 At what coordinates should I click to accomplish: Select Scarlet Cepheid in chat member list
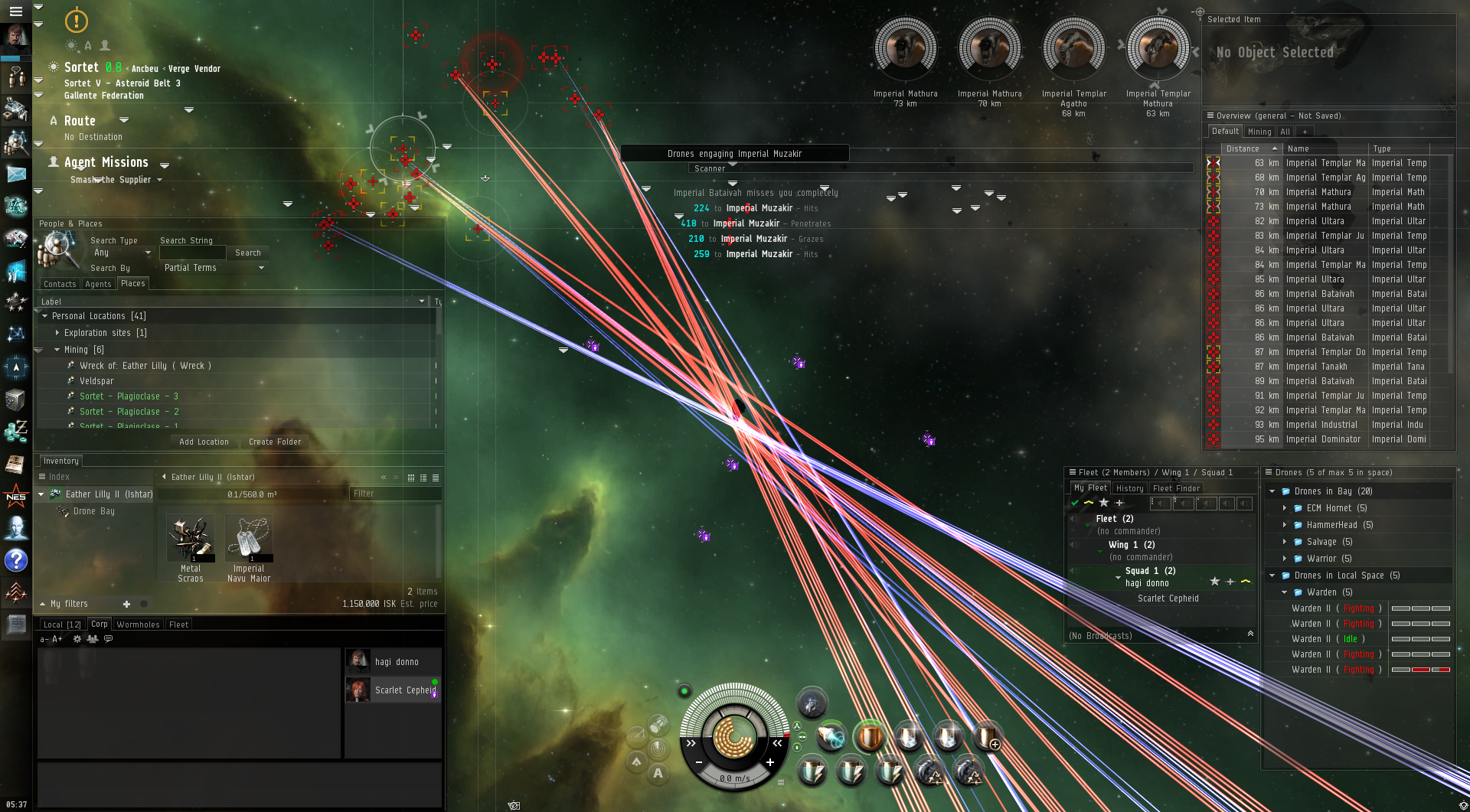[x=404, y=690]
